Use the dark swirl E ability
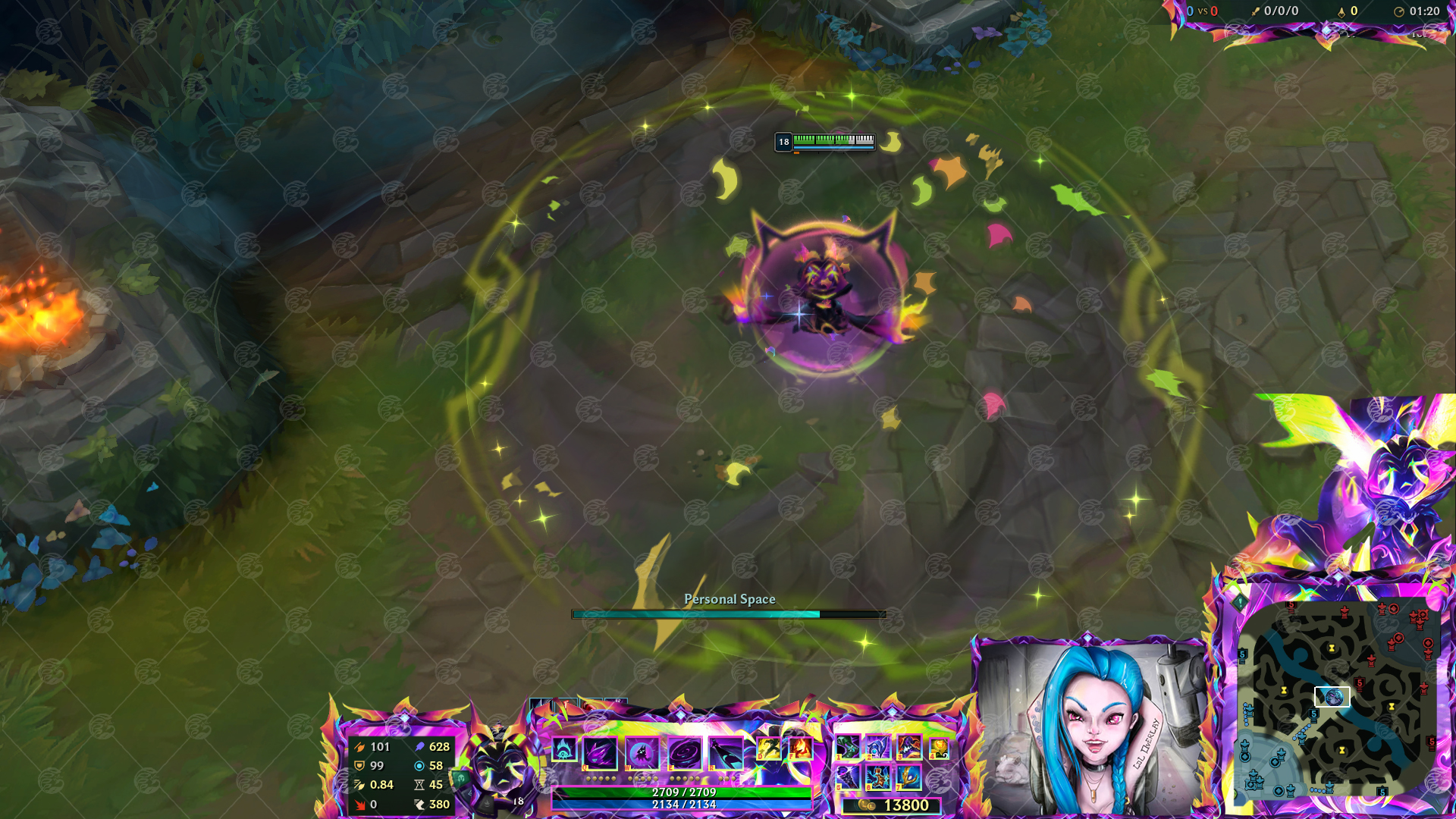This screenshot has height=819, width=1456. point(684,754)
